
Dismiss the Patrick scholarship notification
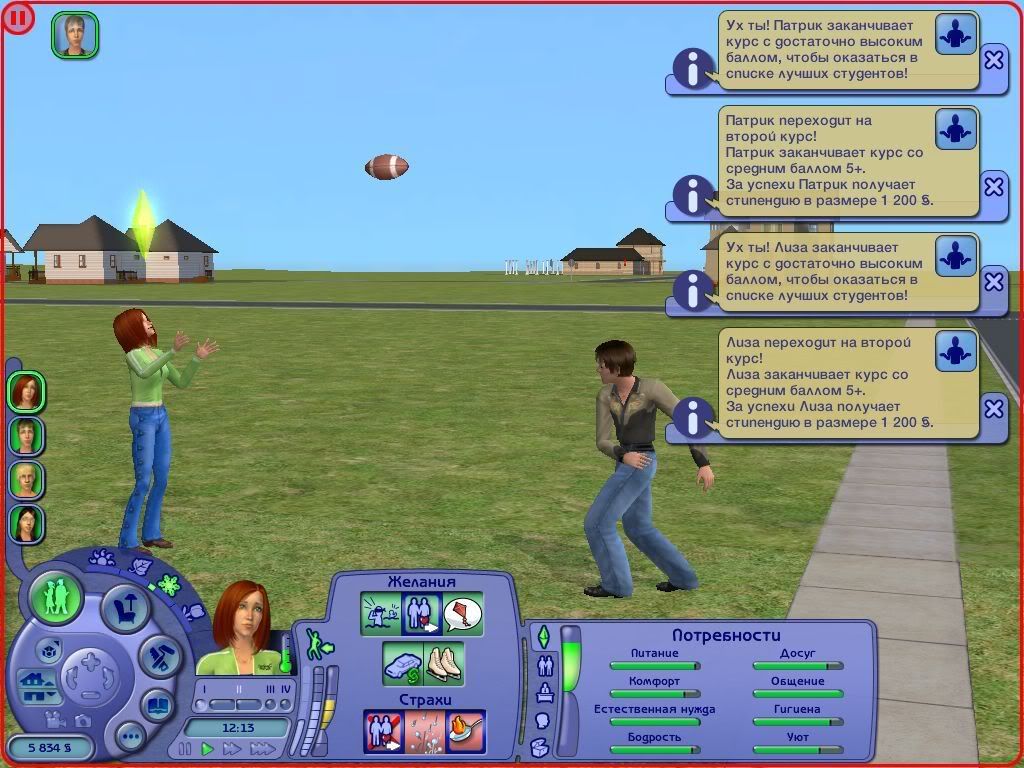pyautogui.click(x=993, y=186)
